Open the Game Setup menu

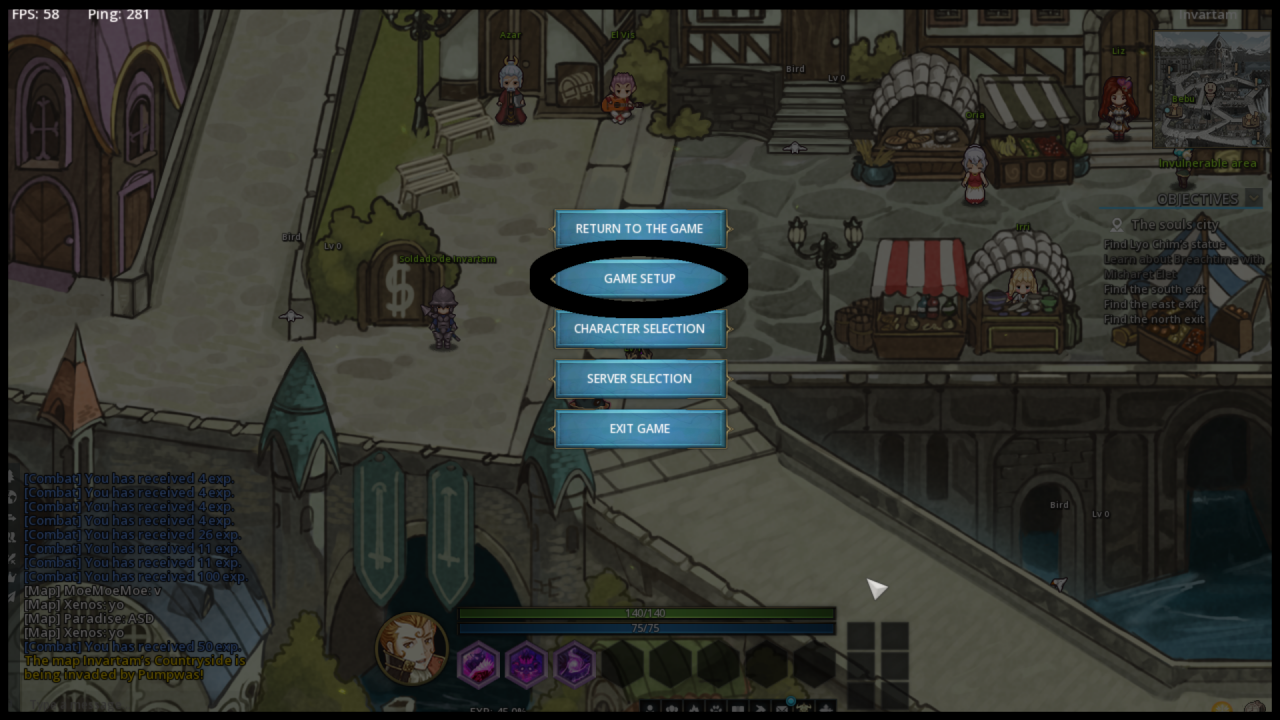(x=640, y=279)
